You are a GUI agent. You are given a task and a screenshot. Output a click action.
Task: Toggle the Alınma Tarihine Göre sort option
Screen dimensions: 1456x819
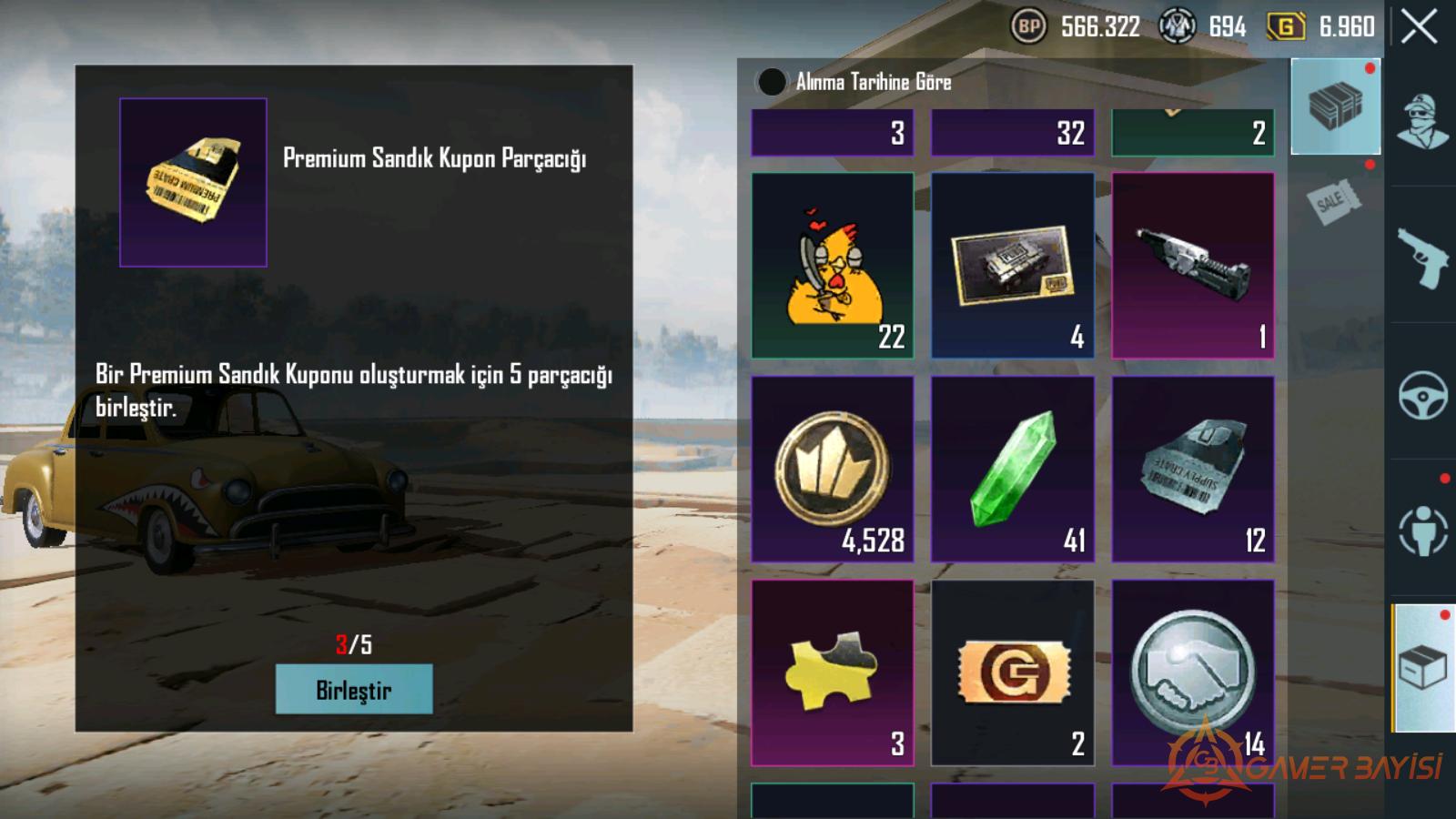coord(772,82)
